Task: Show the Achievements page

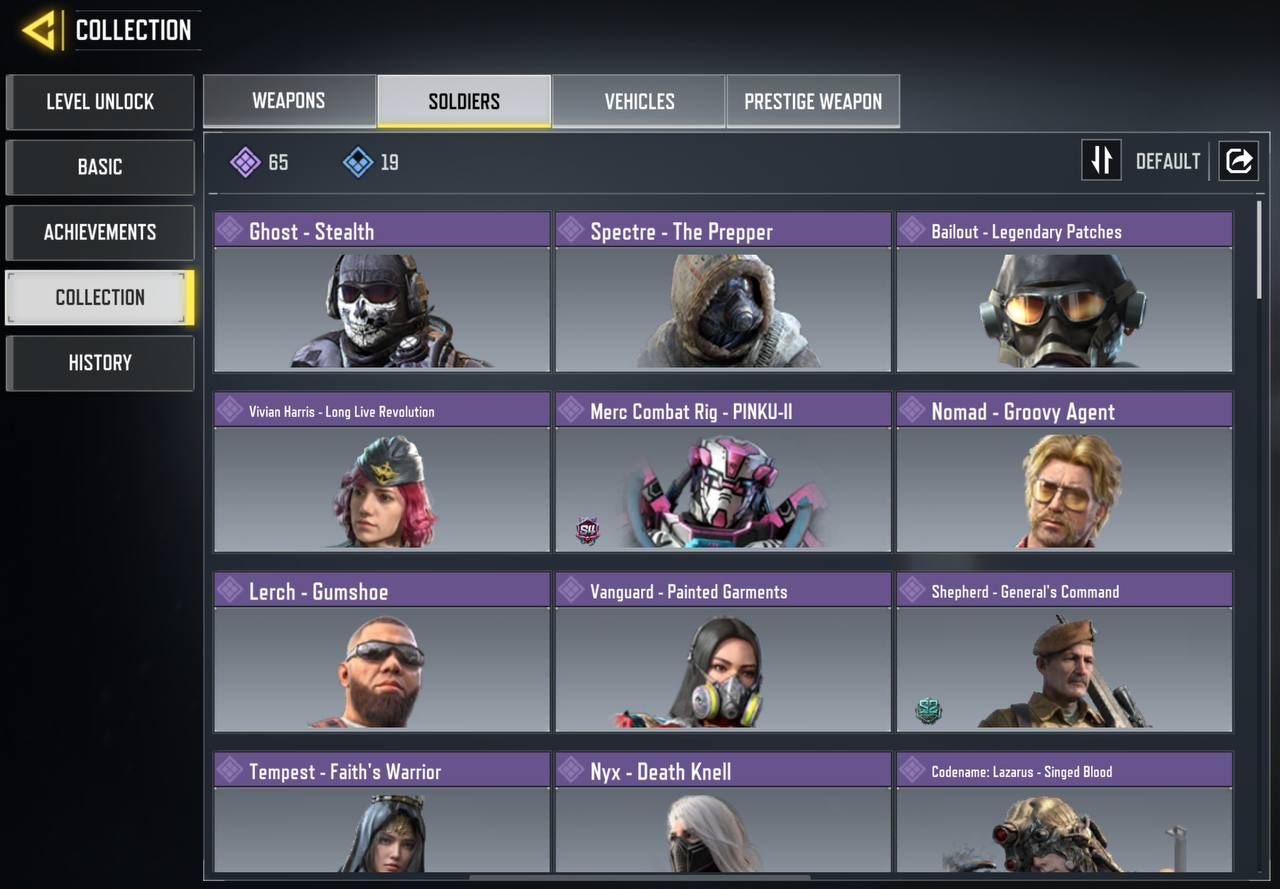Action: point(100,233)
